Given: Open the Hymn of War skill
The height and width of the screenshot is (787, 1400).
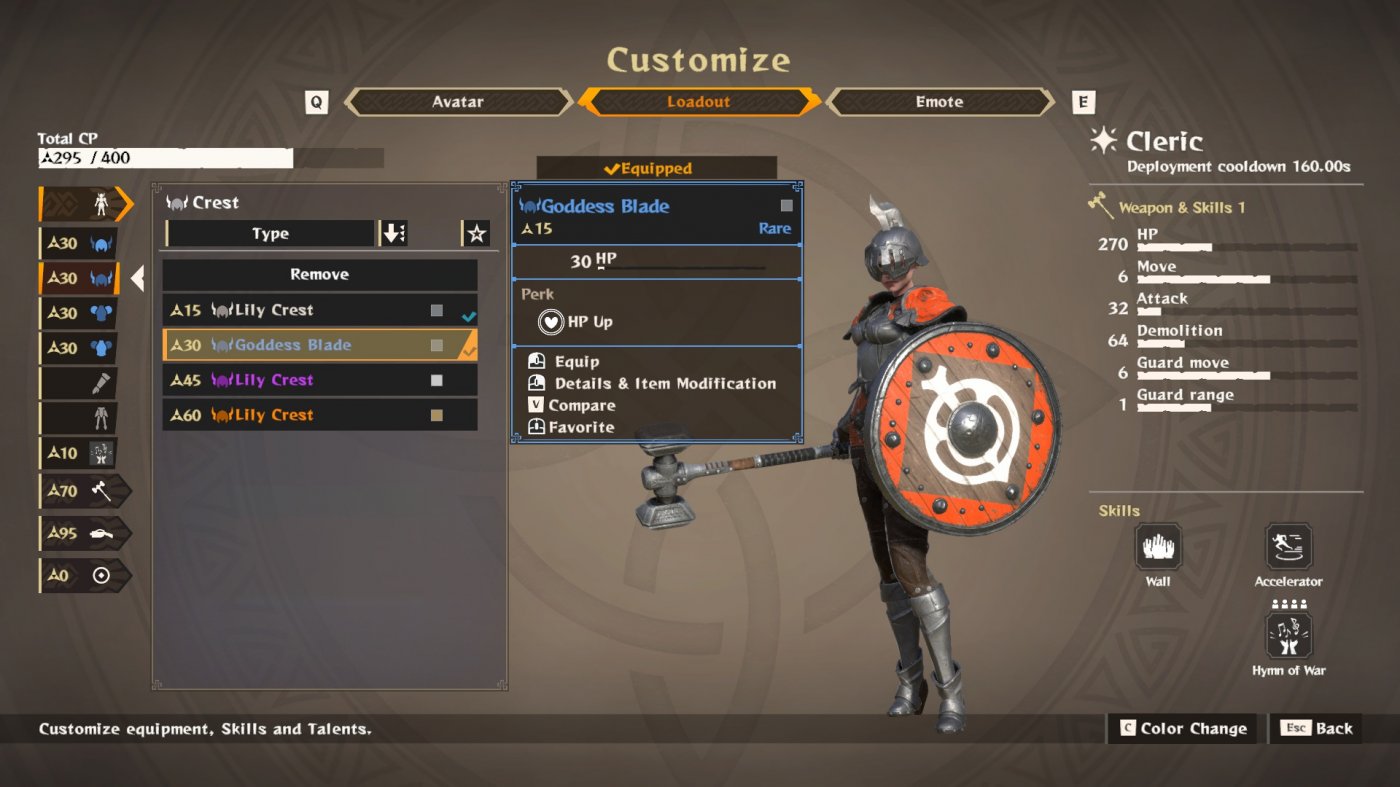Looking at the screenshot, I should (x=1288, y=635).
